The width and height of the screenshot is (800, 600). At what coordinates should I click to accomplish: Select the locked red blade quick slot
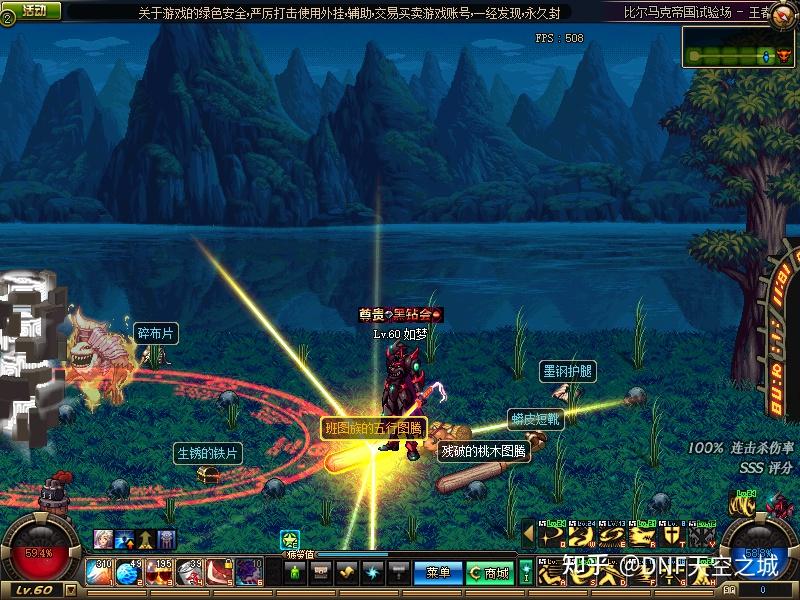coord(219,572)
